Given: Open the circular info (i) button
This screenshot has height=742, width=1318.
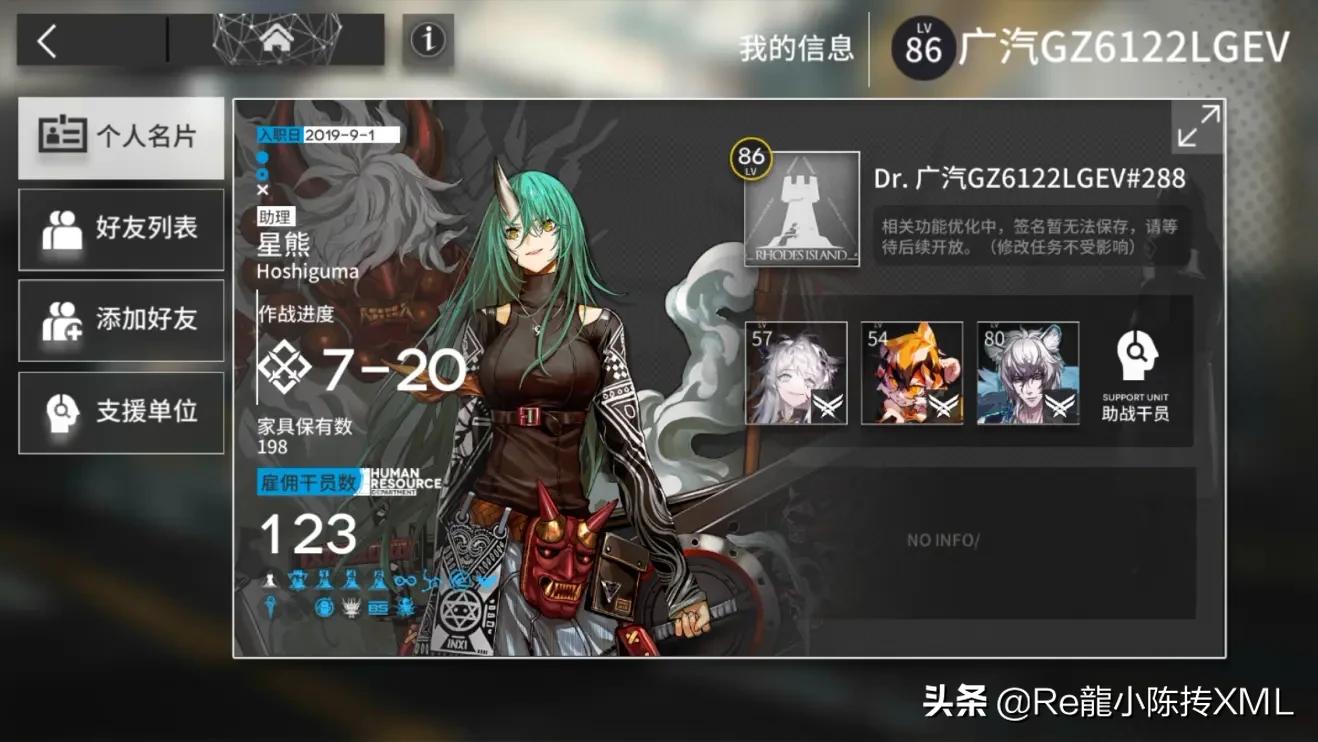Looking at the screenshot, I should point(426,42).
